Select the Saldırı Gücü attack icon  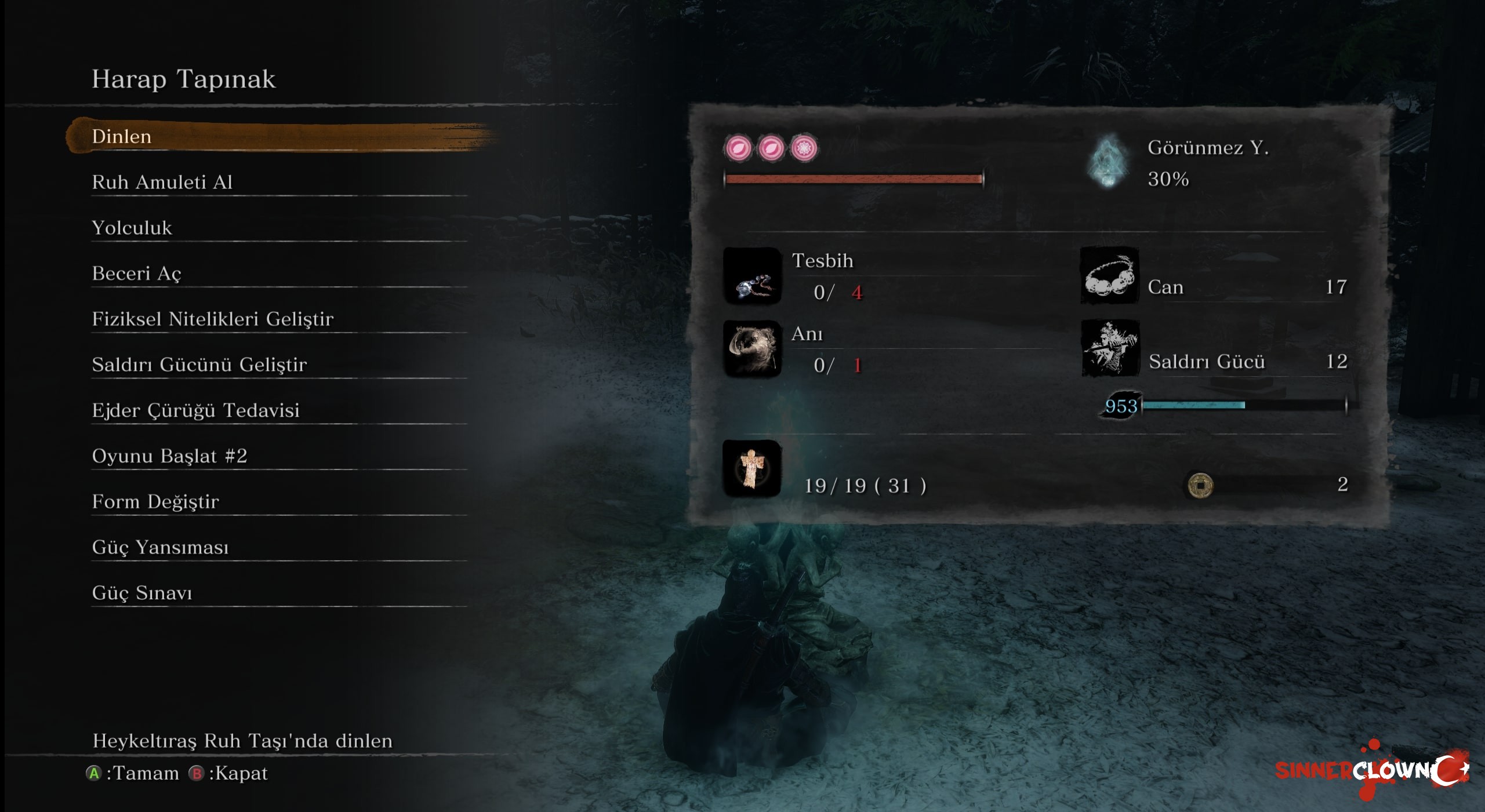pos(1110,349)
